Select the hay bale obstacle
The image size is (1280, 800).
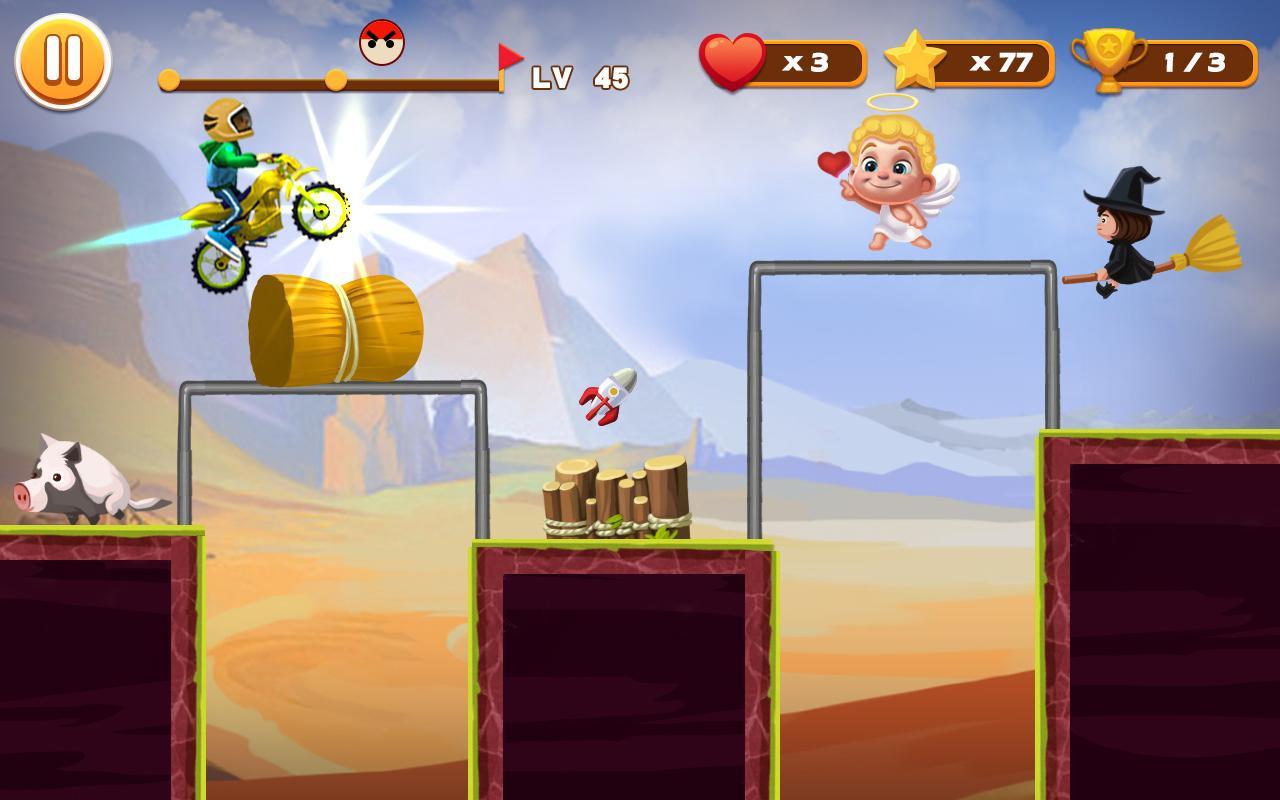point(335,330)
